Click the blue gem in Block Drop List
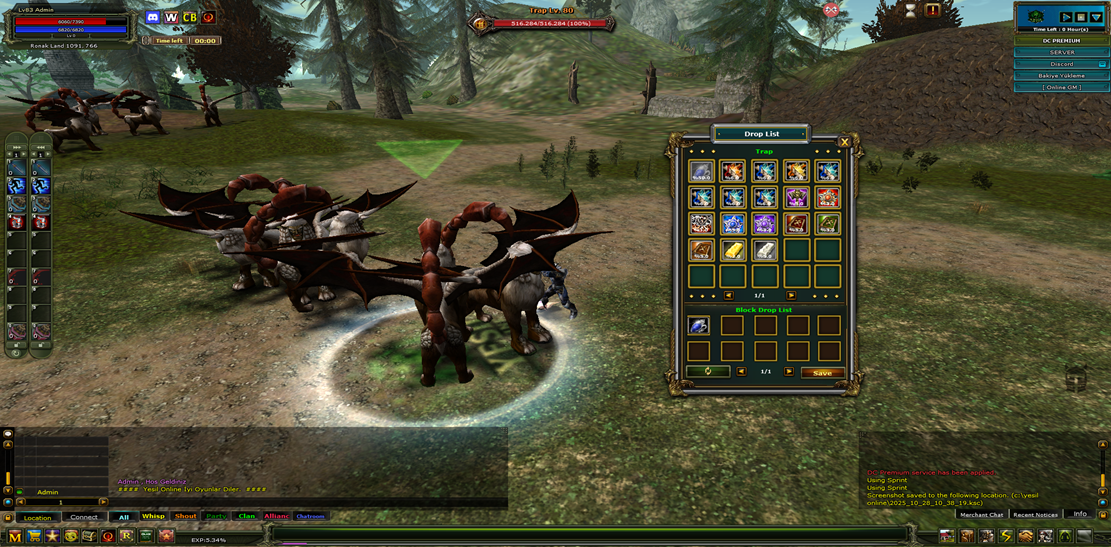Screen dimensions: 1111x547 point(699,325)
